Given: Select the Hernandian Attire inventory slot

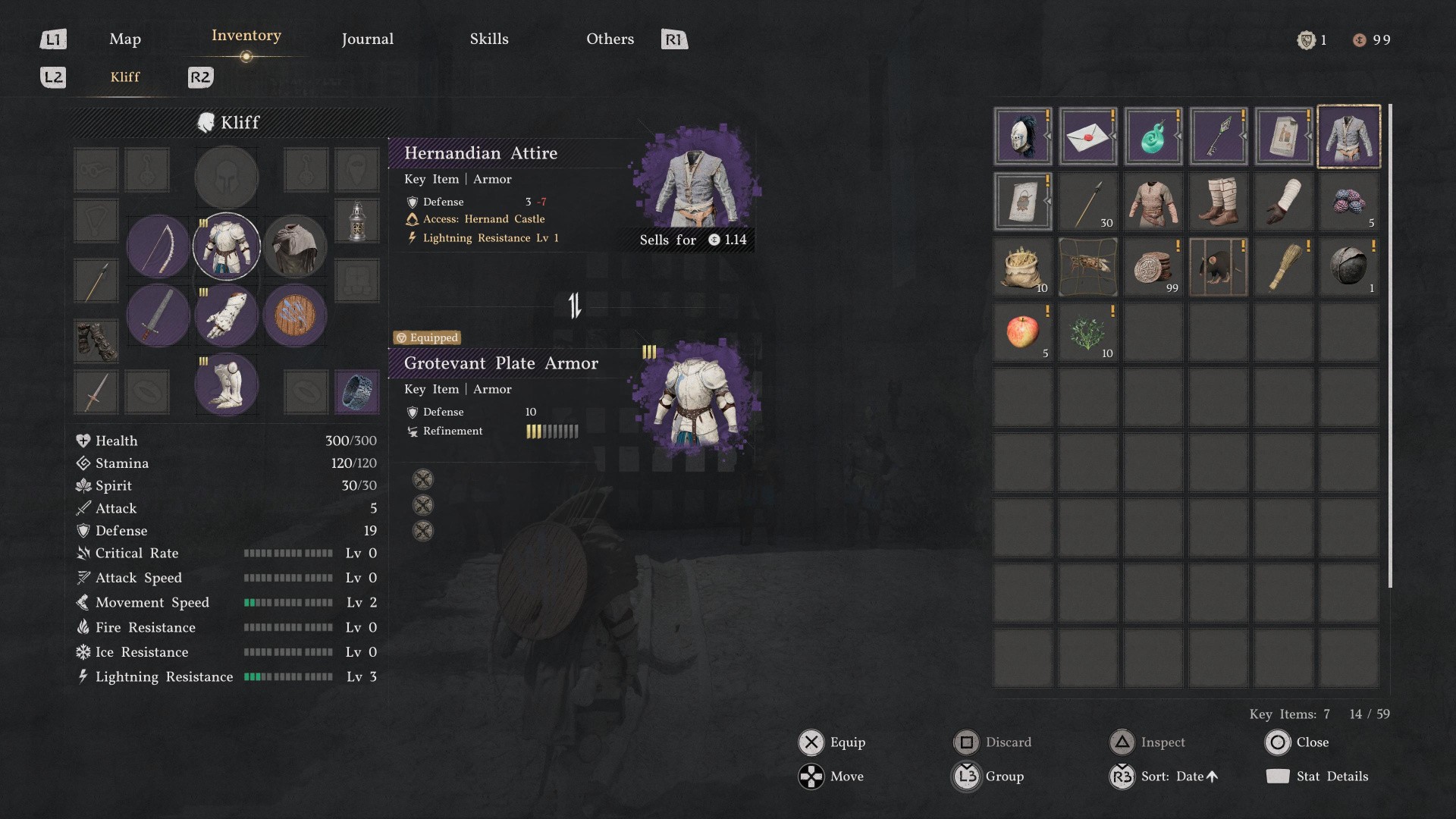Looking at the screenshot, I should pos(1348,136).
